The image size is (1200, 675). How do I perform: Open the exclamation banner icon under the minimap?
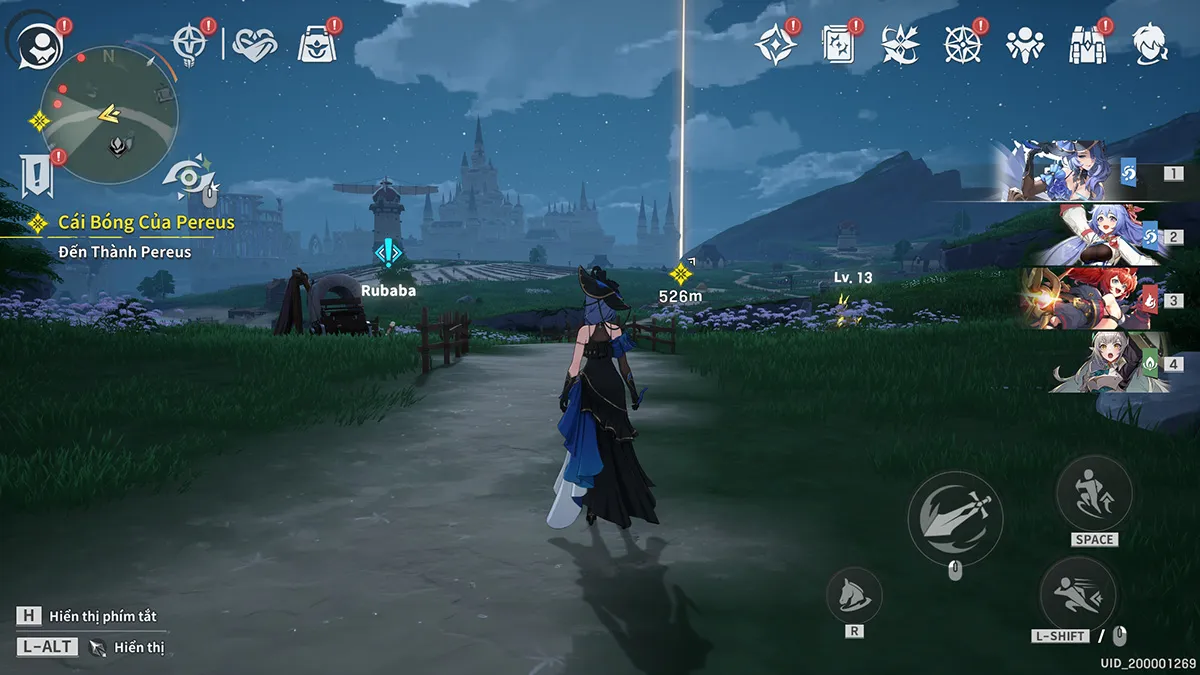click(37, 176)
